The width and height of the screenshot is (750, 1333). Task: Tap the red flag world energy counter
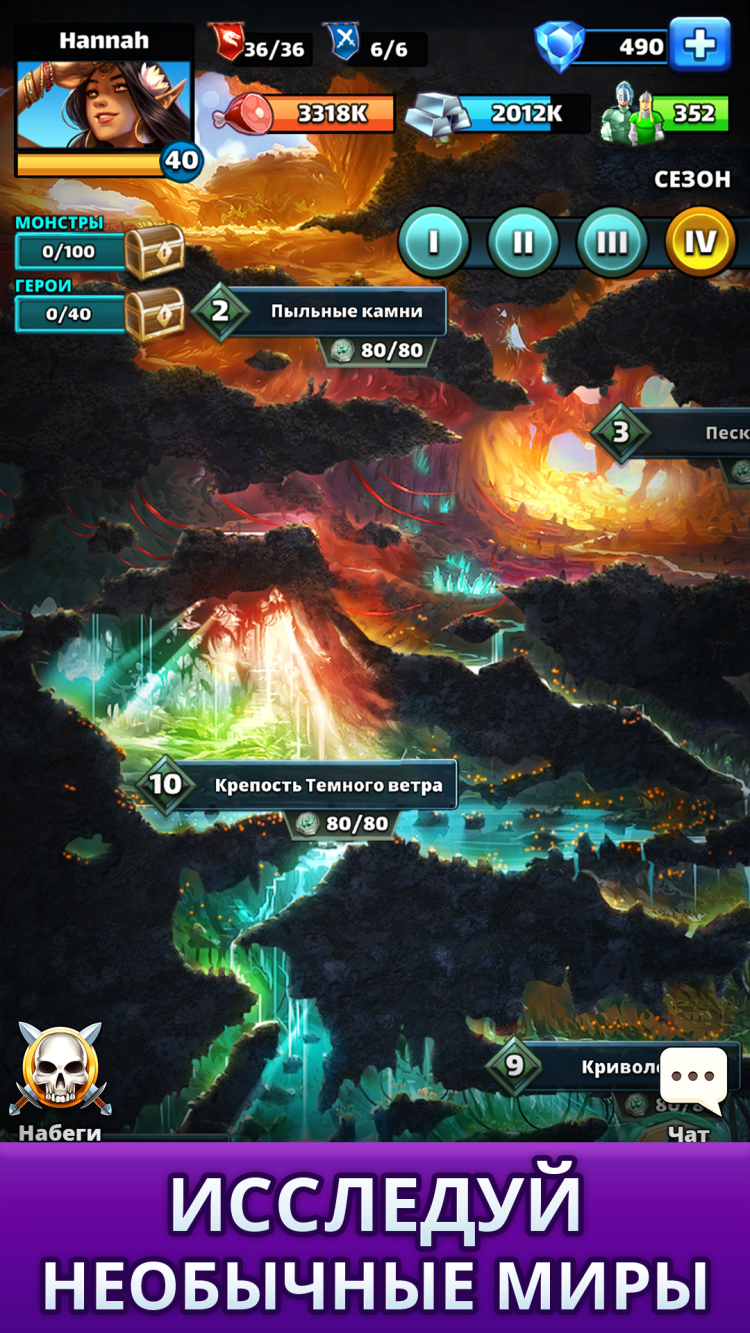click(x=260, y=47)
